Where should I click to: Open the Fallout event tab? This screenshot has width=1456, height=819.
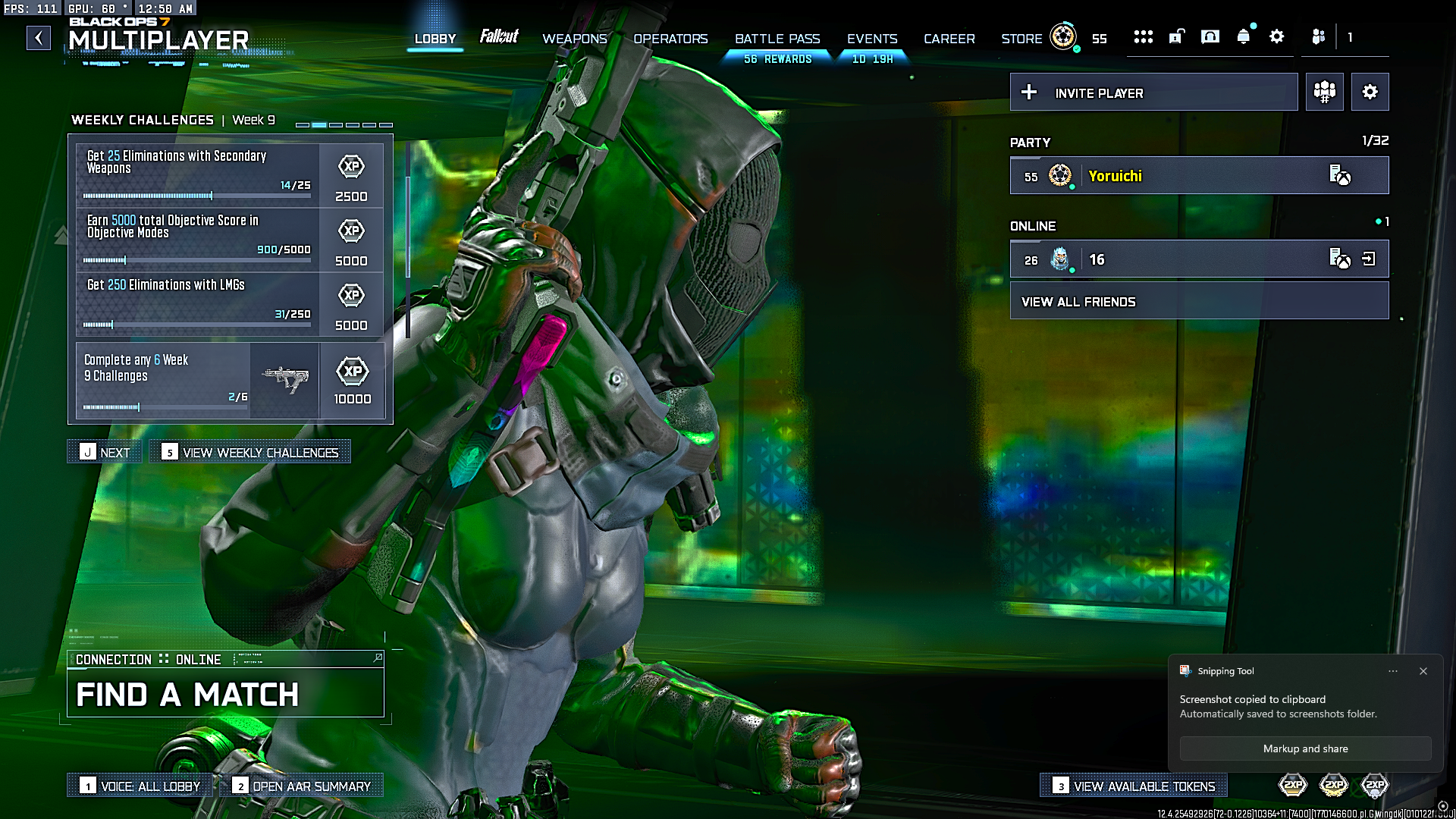(499, 37)
